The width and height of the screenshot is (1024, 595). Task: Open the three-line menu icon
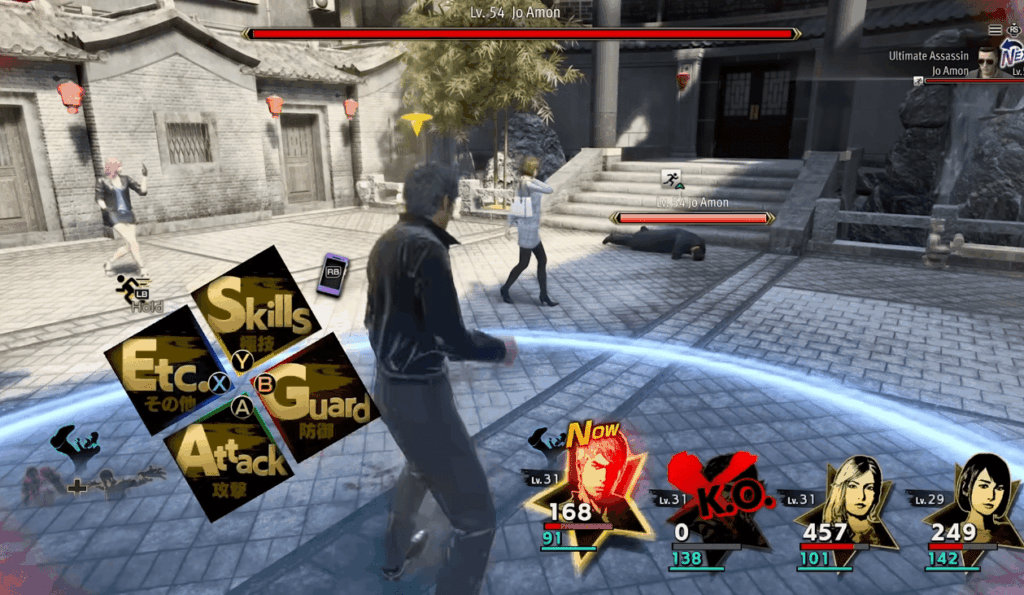point(995,31)
